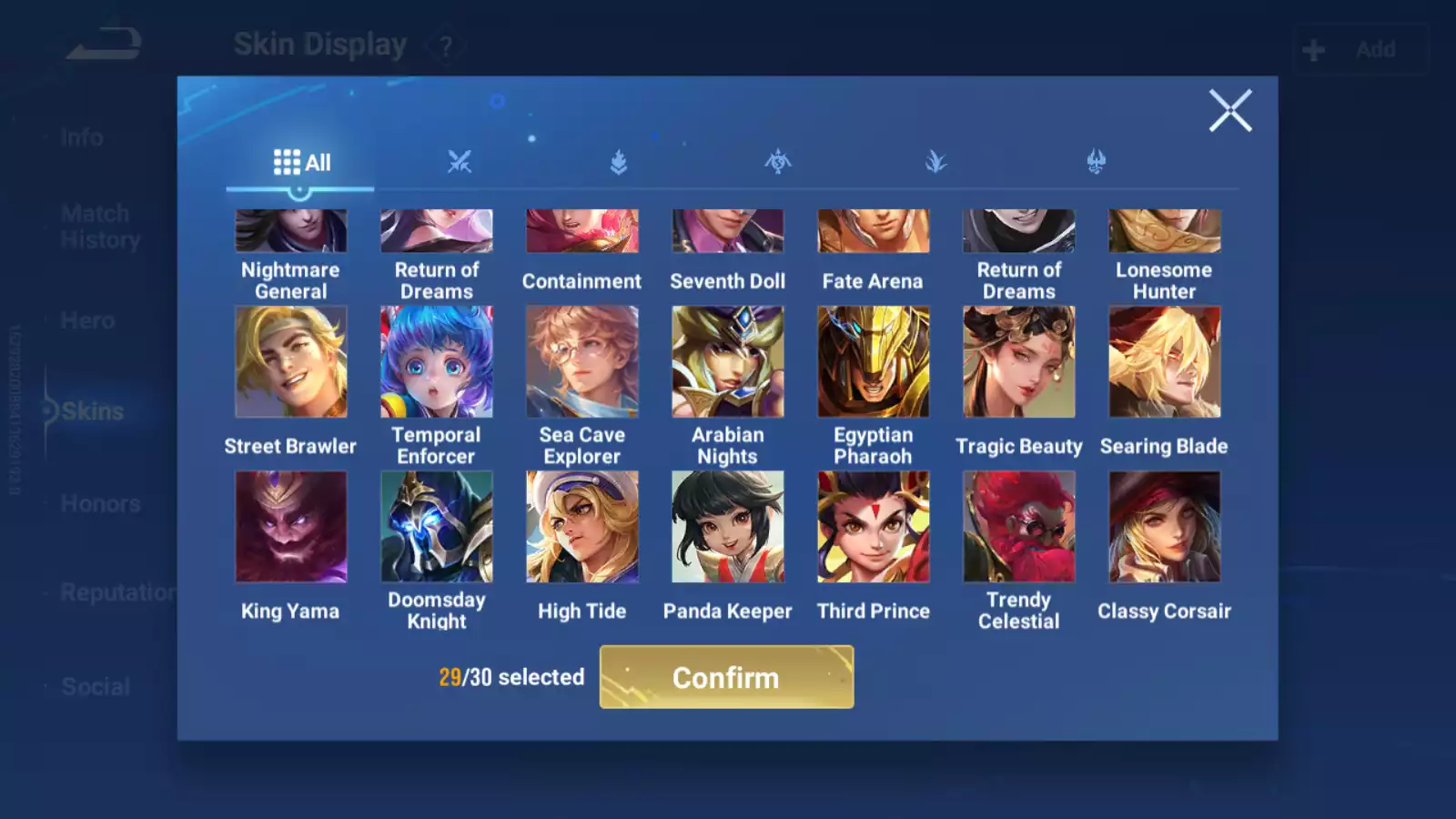Select the King Yama skin

tap(290, 527)
